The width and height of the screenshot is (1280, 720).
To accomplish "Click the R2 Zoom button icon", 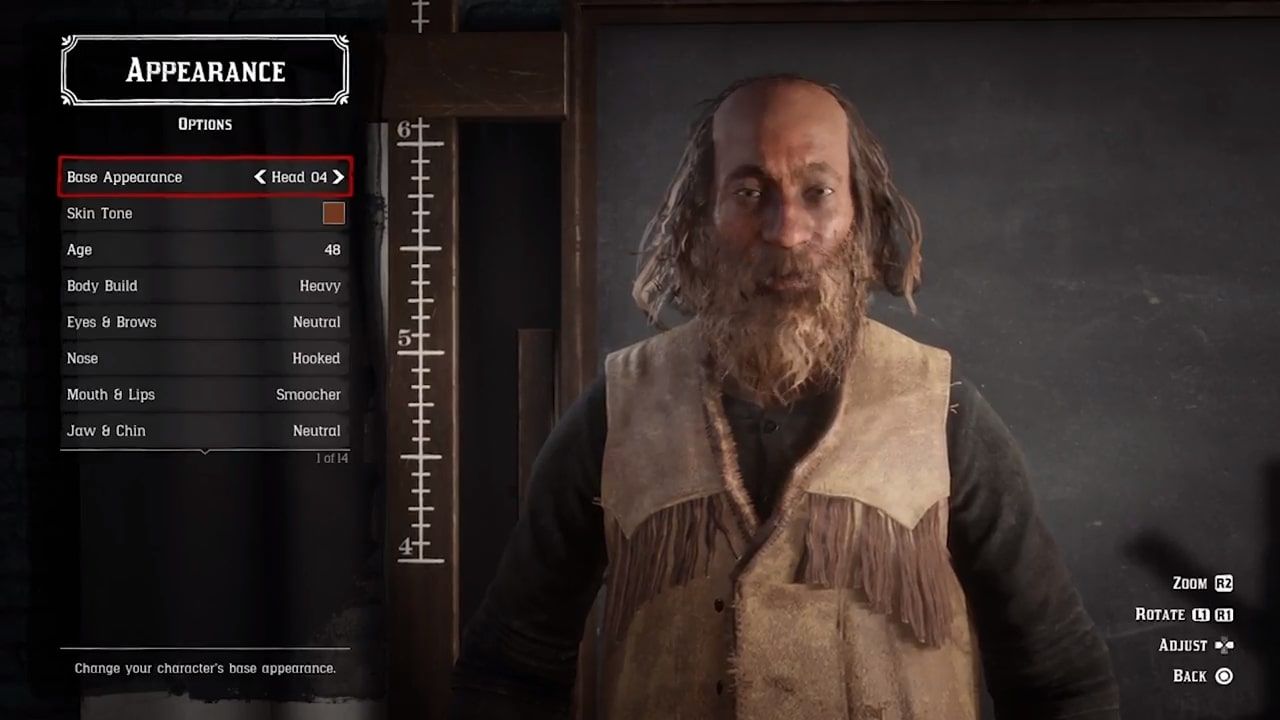I will 1224,583.
